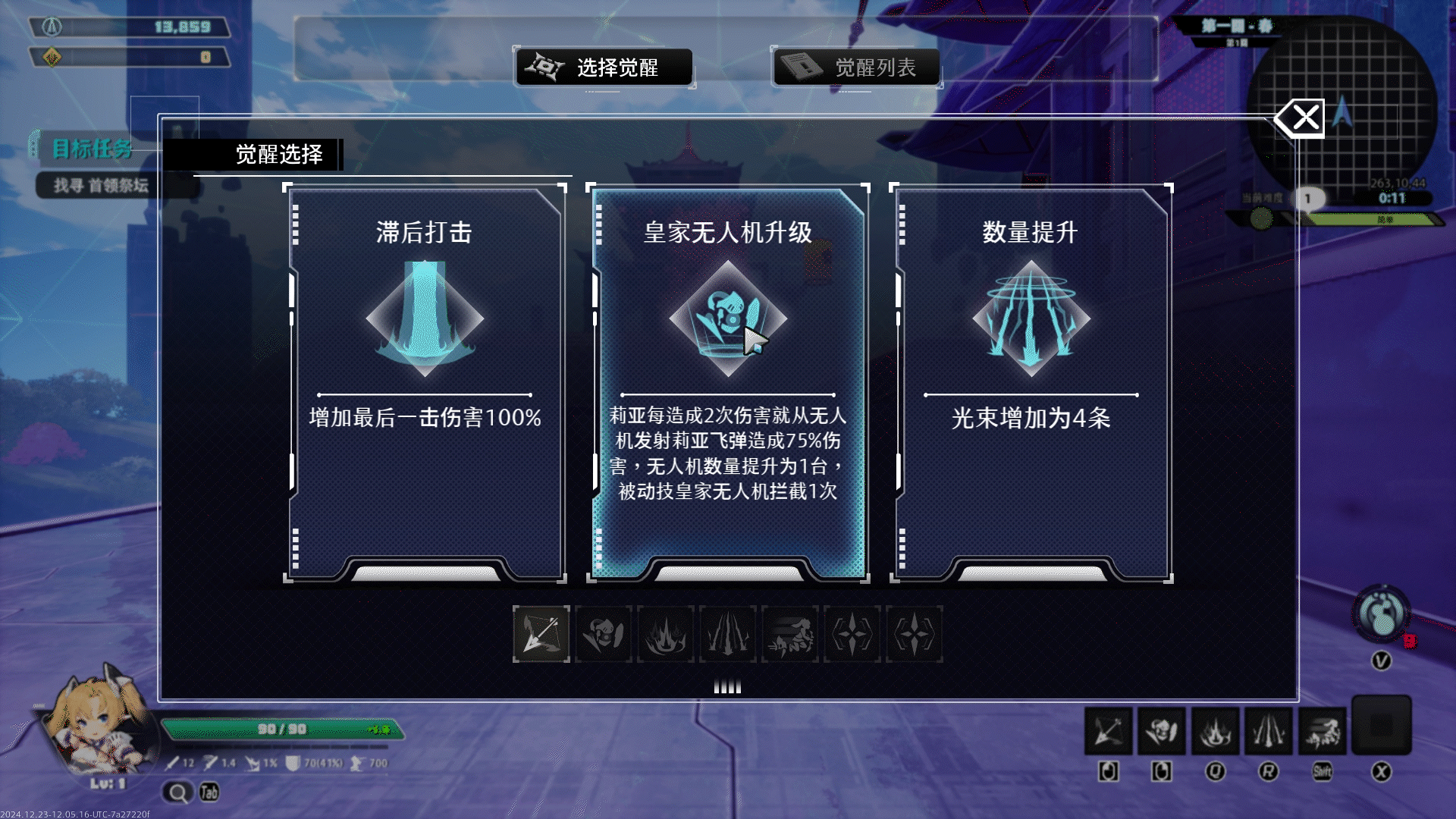Switch to the 觉醒列表 tab

pos(856,67)
